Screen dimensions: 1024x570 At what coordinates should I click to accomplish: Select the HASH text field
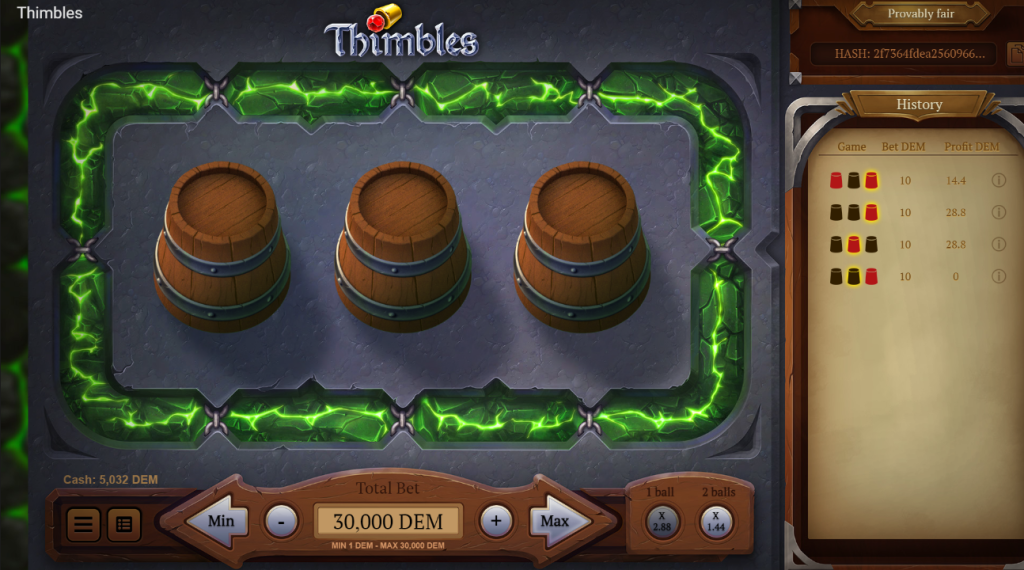coord(902,54)
